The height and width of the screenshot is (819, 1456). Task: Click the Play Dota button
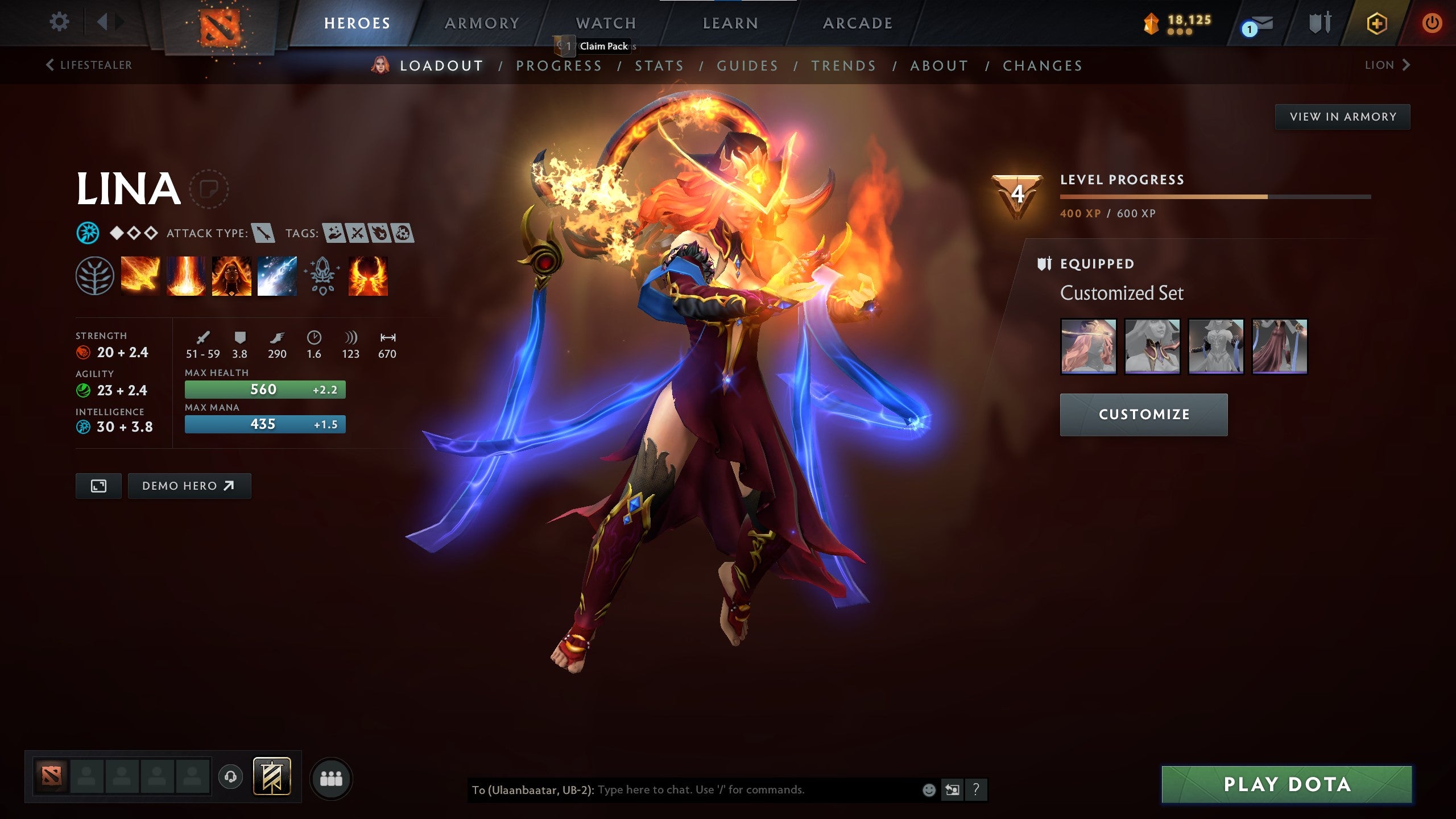click(x=1287, y=784)
